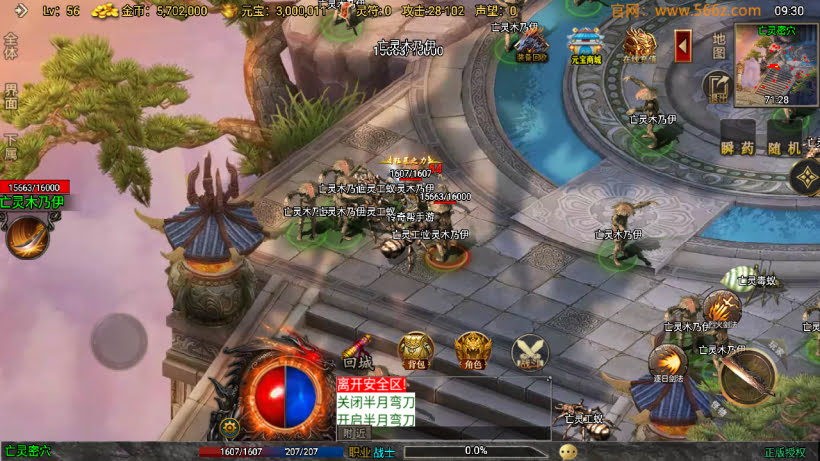Viewport: 820px width, 461px height.
Task: Use the 瞬药 instant potion slot
Action: coord(739,139)
